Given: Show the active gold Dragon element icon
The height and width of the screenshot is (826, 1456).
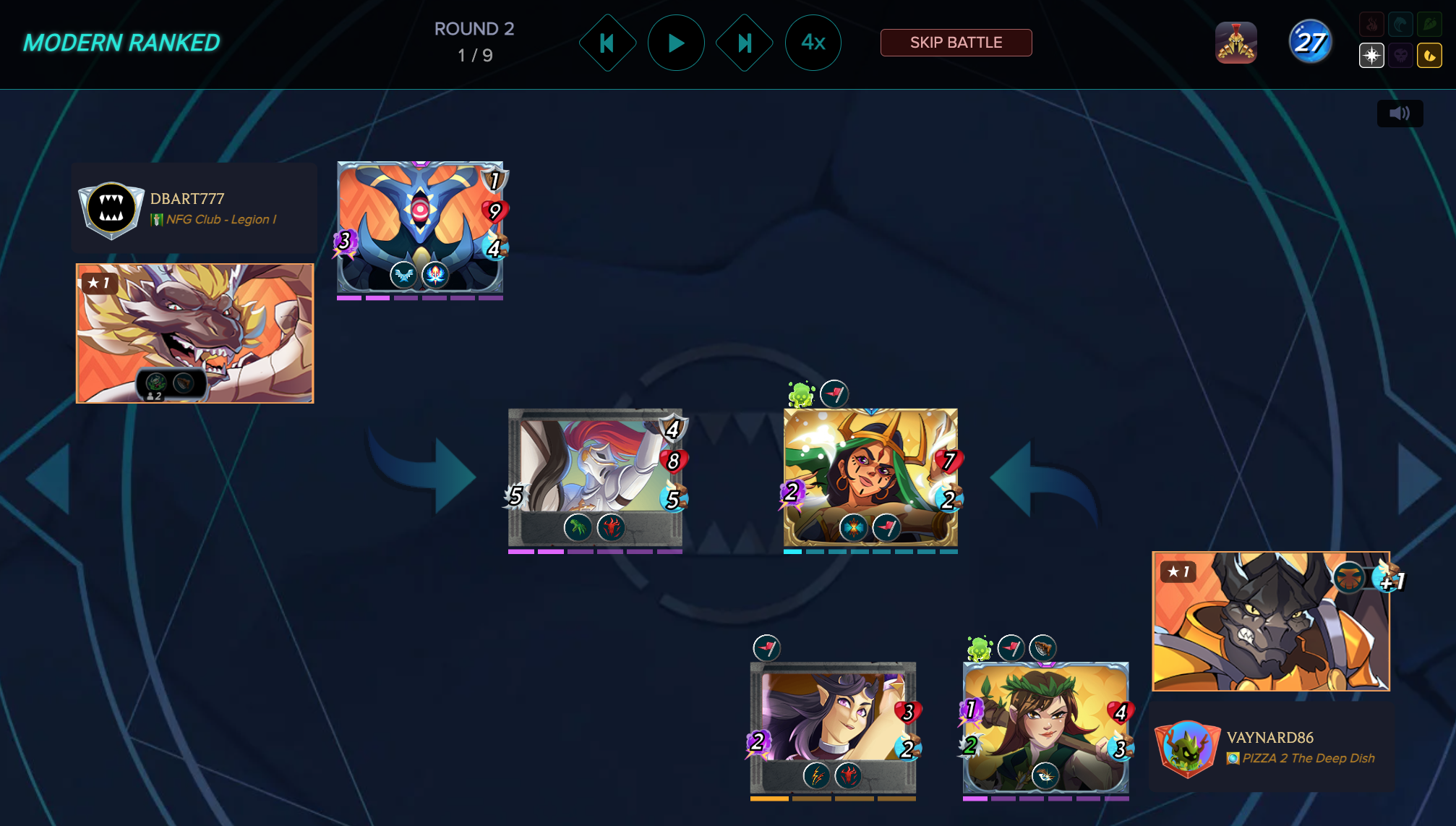Looking at the screenshot, I should pos(1429,56).
